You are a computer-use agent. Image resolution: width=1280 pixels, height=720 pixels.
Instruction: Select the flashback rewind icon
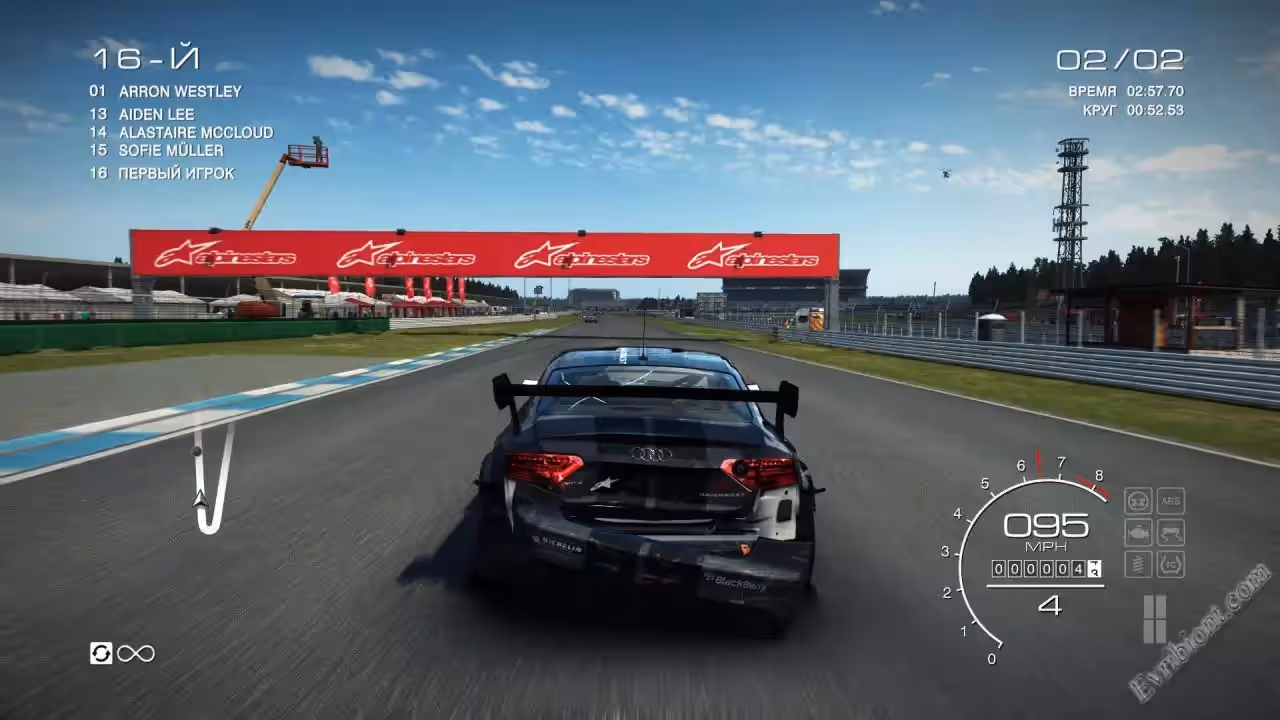point(101,654)
